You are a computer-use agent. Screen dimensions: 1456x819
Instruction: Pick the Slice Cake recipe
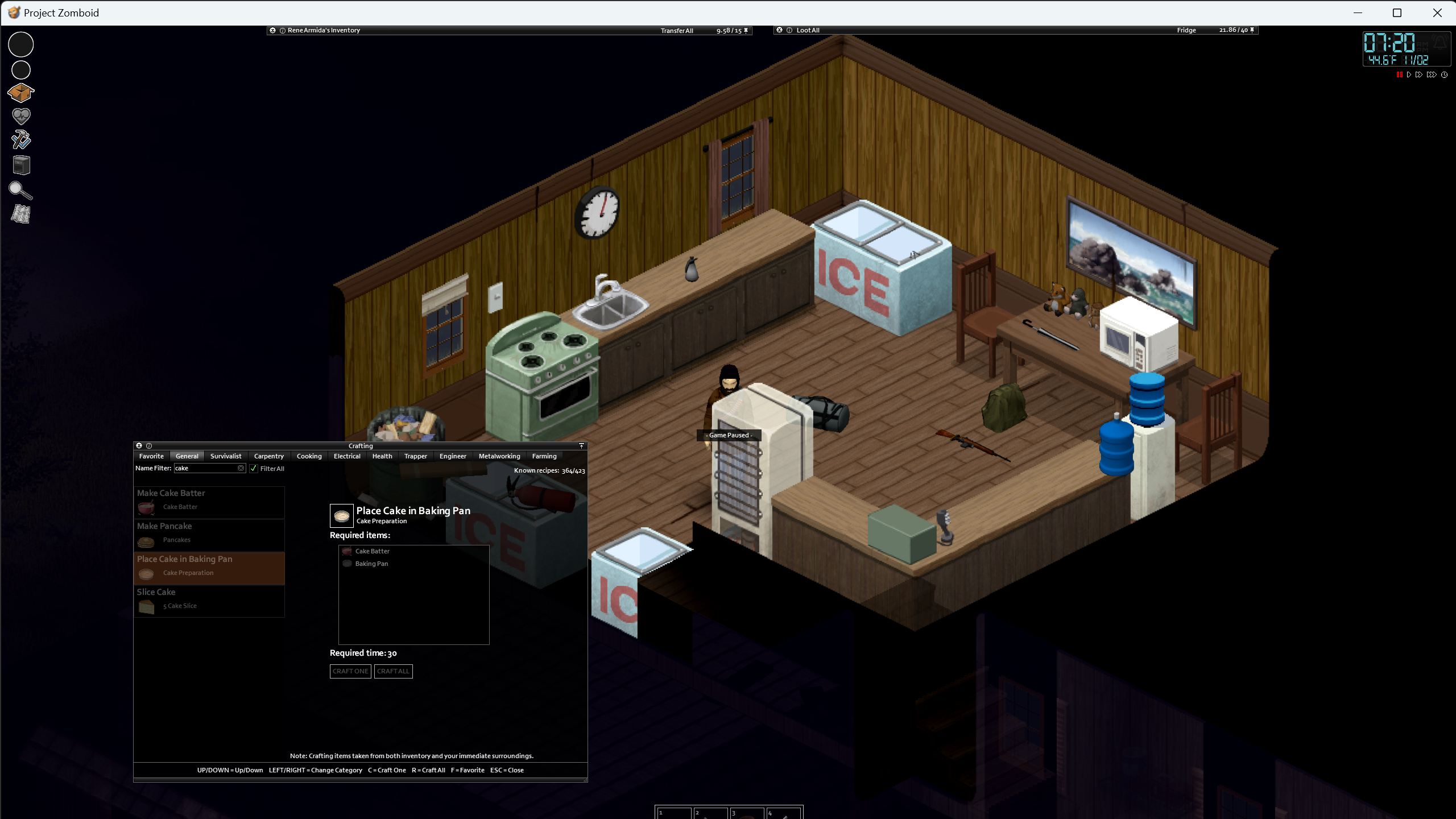pos(209,600)
